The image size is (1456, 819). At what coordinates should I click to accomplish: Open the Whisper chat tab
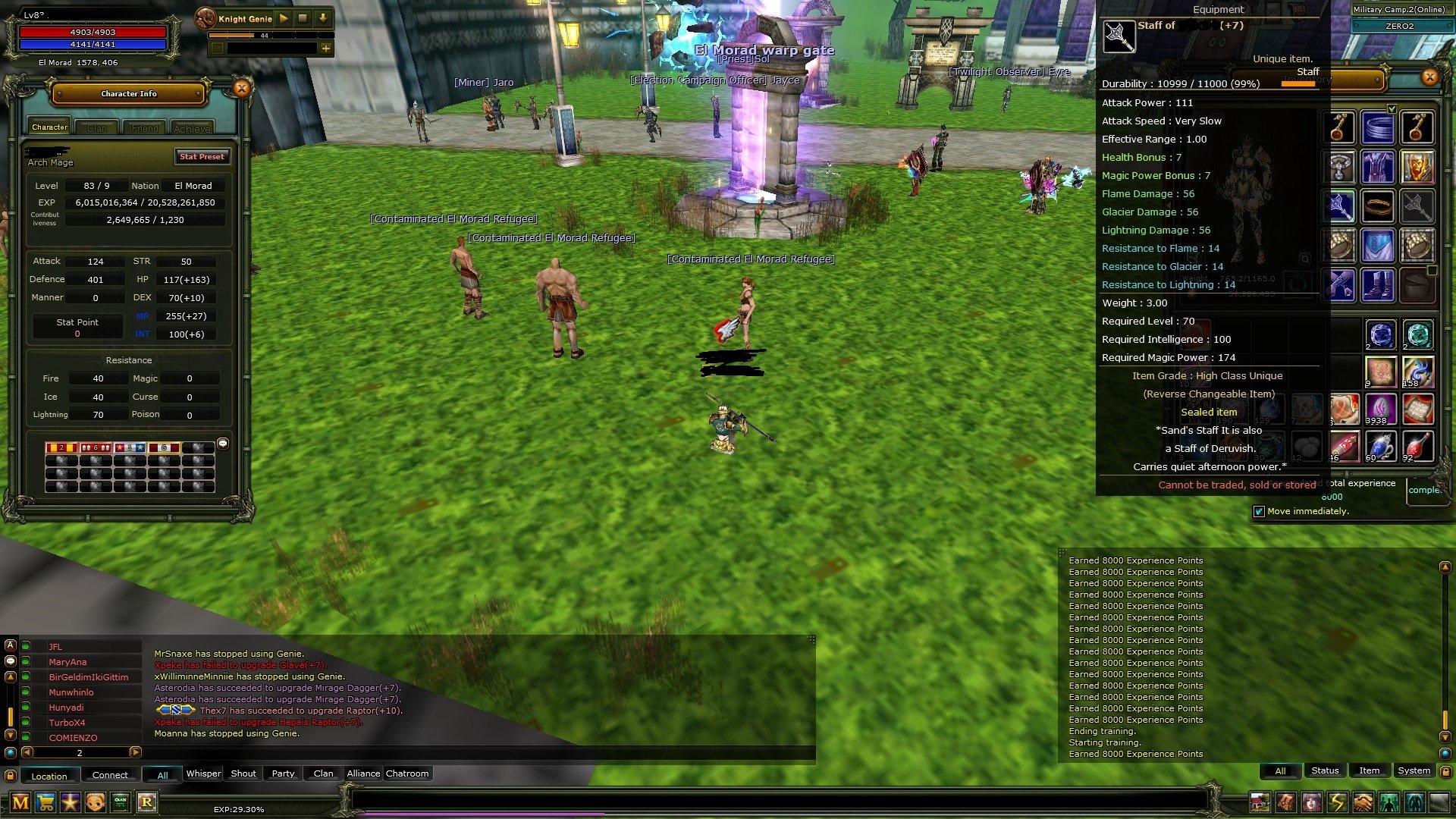[202, 773]
